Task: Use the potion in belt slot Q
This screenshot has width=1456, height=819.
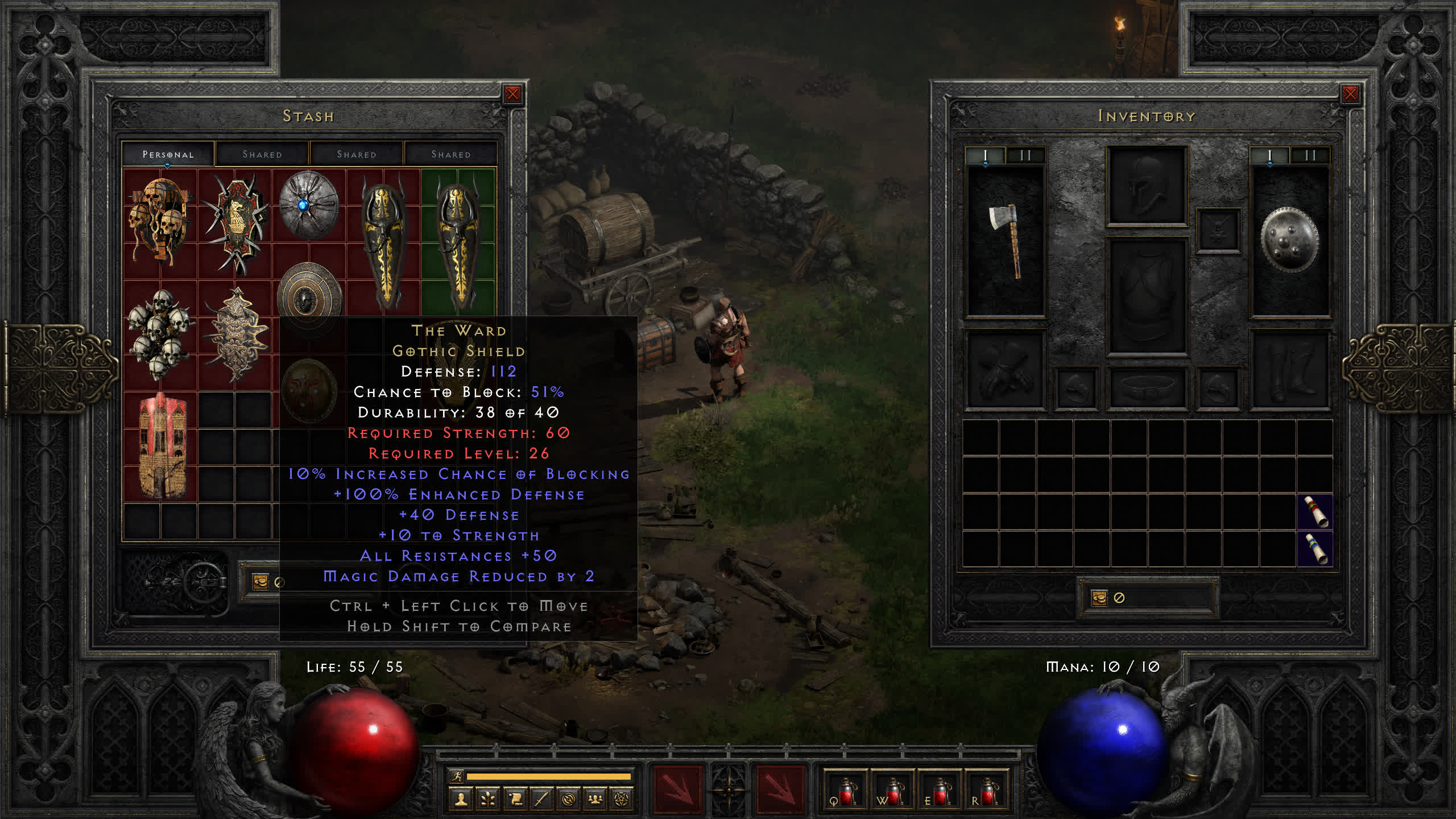Action: click(845, 792)
